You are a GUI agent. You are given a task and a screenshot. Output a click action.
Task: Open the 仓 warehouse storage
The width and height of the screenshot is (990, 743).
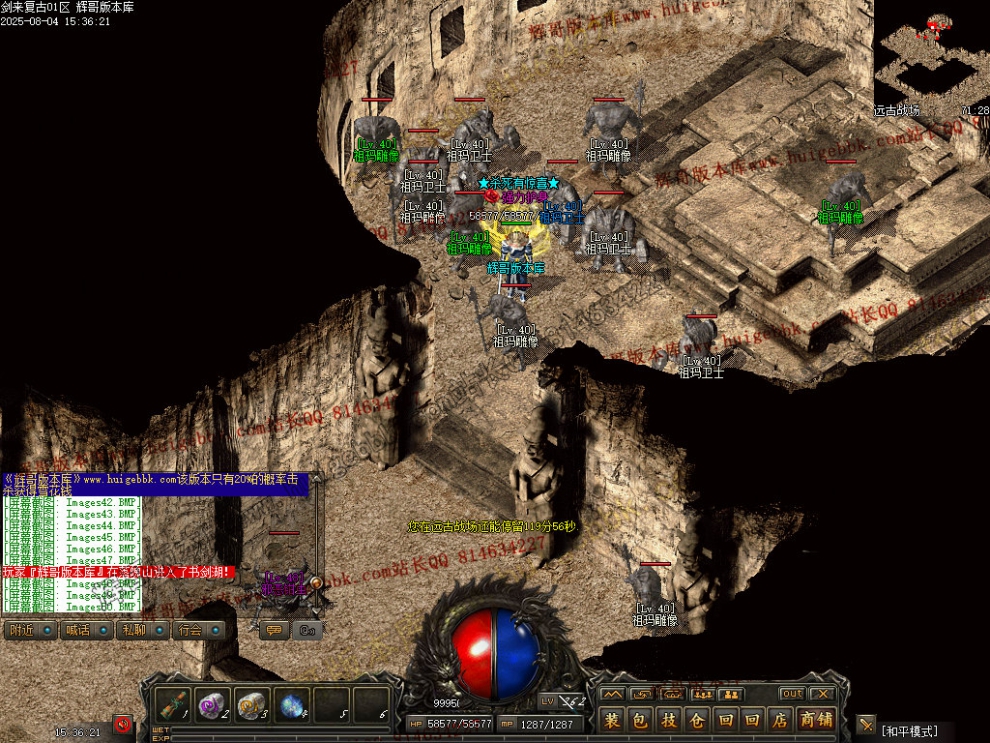click(x=697, y=720)
